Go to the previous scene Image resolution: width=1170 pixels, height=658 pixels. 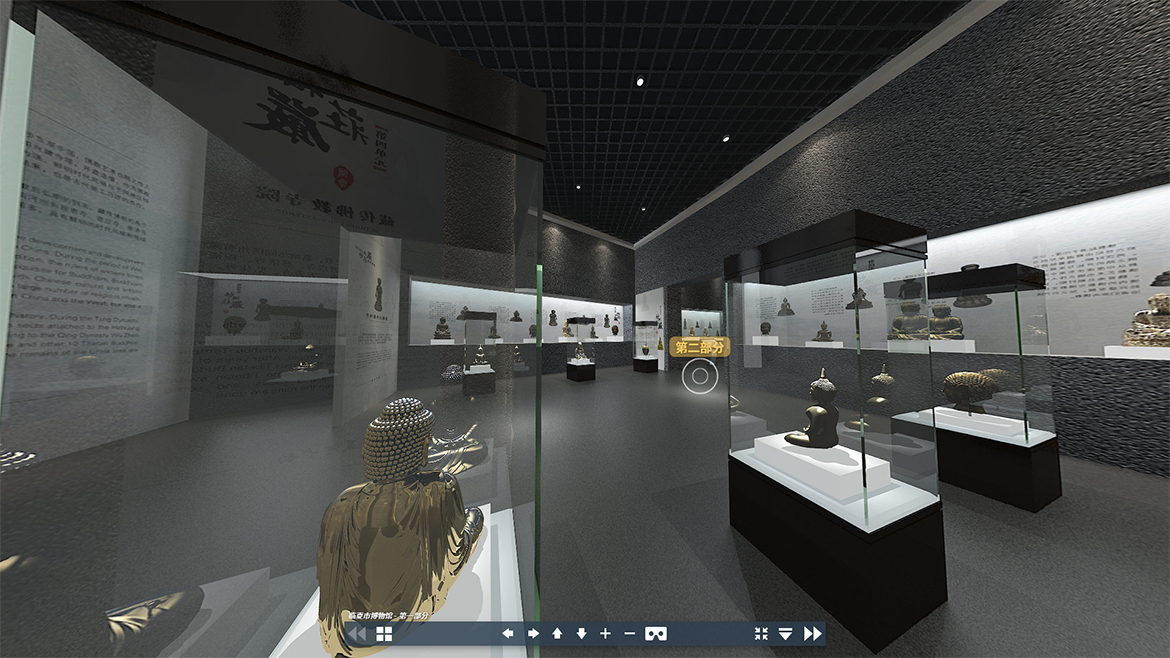pyautogui.click(x=357, y=633)
